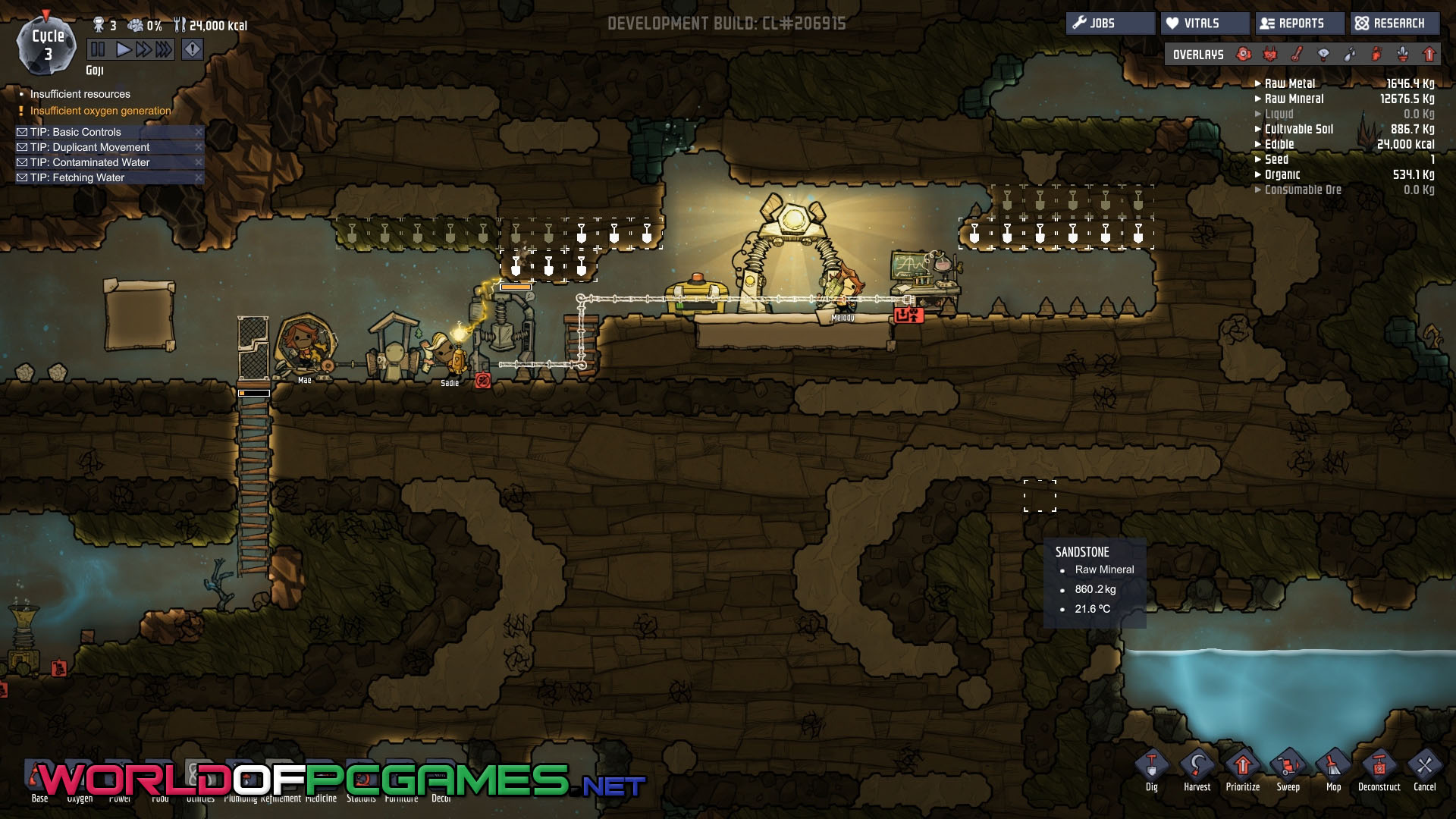Activate the Sweep tool
This screenshot has height=819, width=1456.
[1288, 768]
